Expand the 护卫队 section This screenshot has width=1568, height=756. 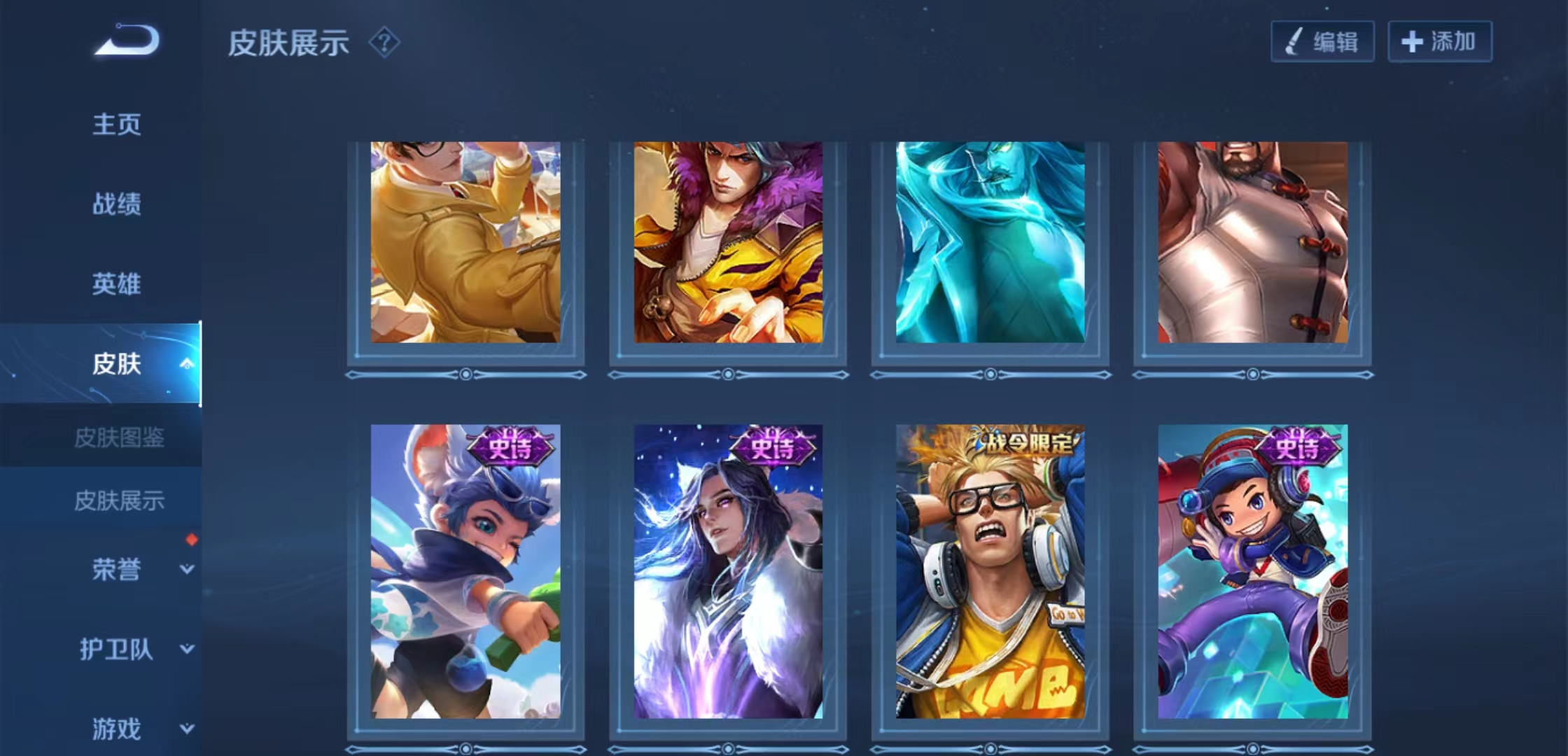click(x=186, y=649)
